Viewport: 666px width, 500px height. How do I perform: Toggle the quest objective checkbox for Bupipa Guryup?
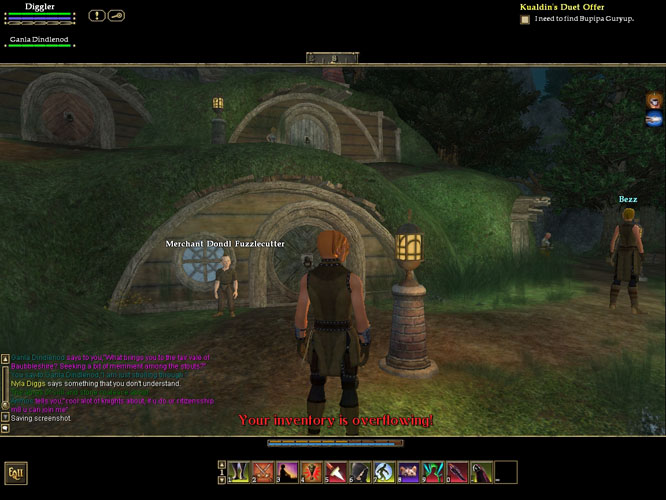[x=525, y=19]
